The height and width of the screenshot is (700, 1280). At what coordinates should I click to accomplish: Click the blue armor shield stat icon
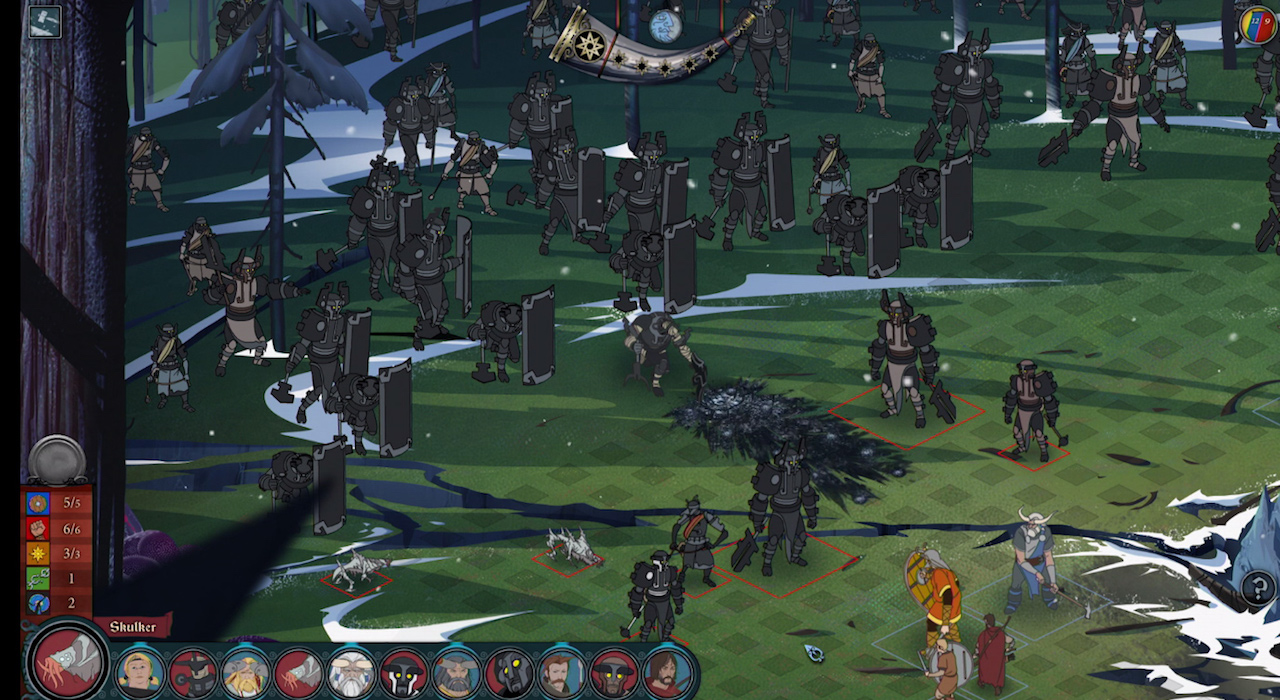(x=38, y=502)
